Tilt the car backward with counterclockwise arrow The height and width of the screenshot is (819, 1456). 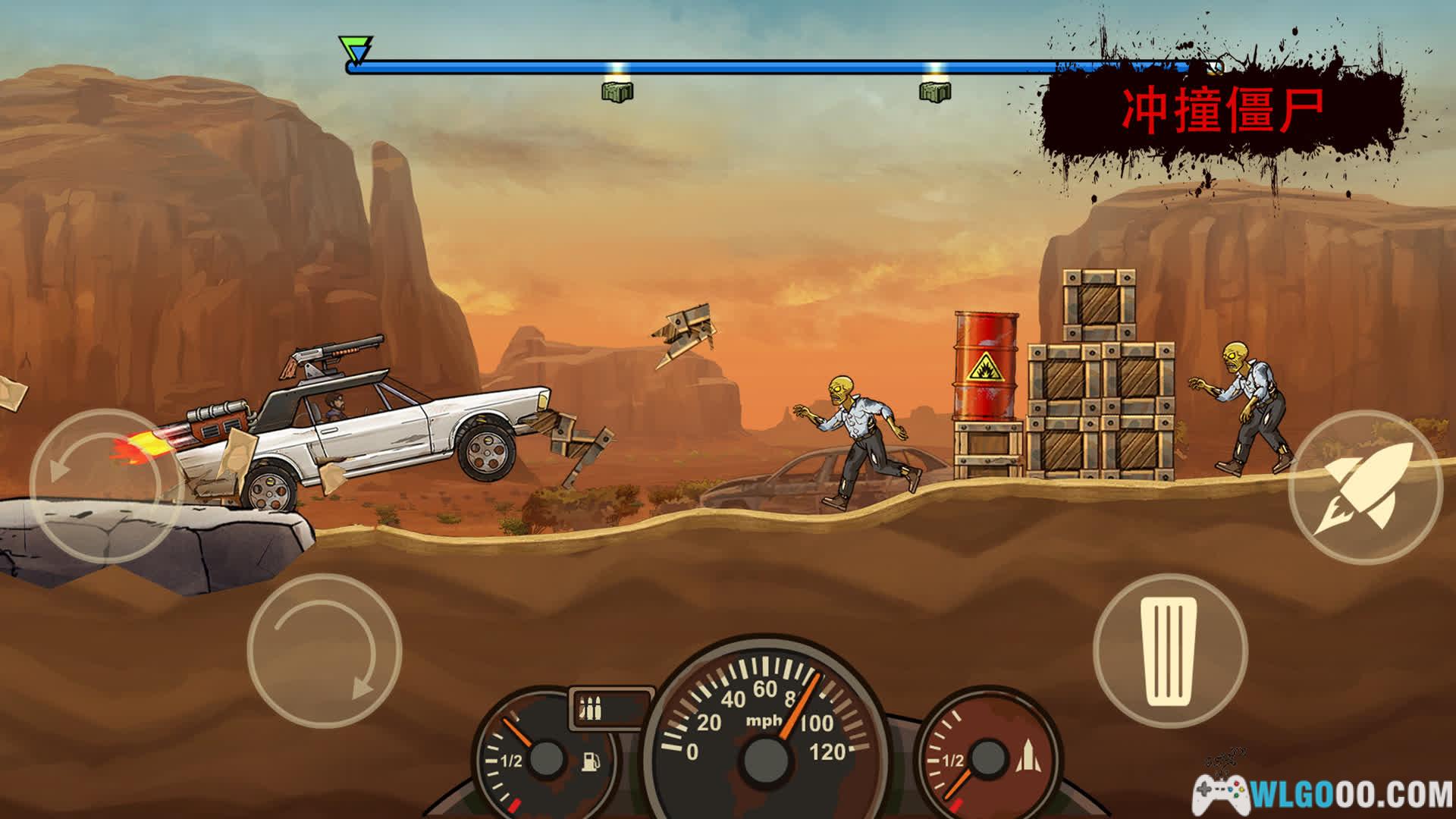click(105, 485)
